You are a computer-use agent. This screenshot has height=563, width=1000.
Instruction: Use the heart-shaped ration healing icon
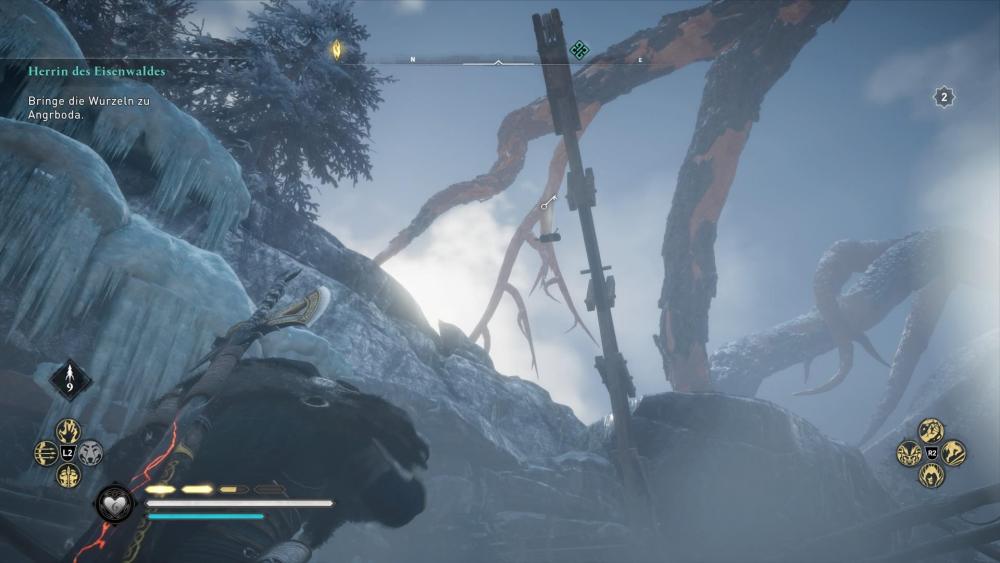click(x=114, y=503)
